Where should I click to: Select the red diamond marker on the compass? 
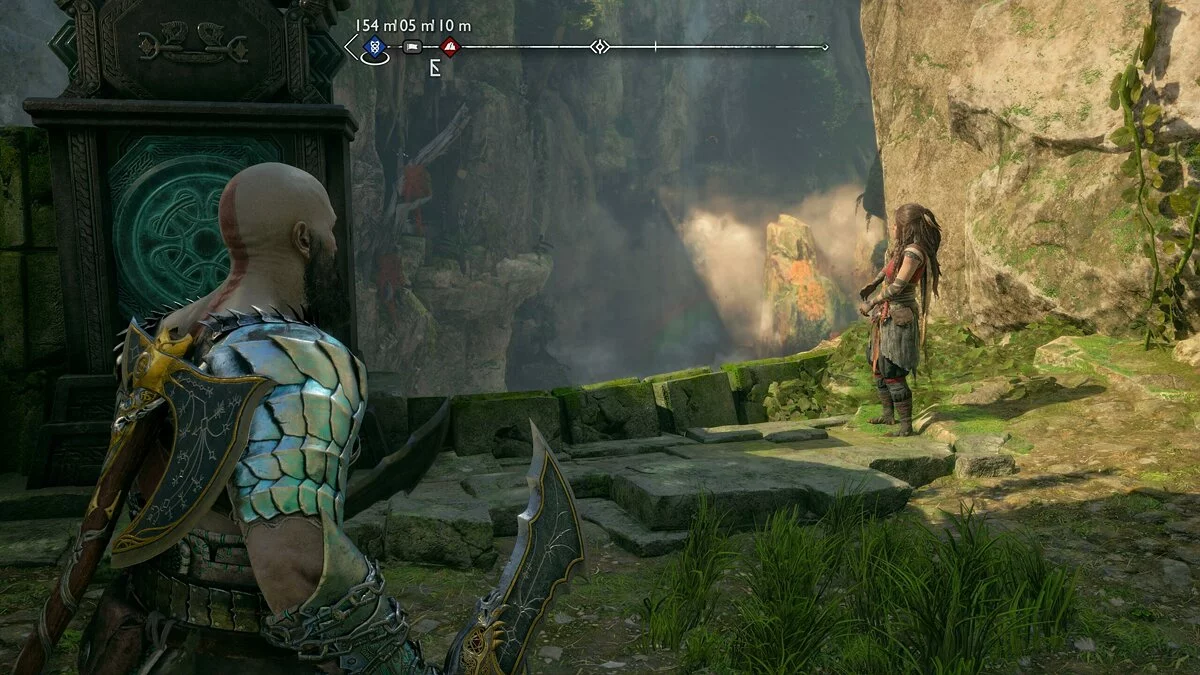450,46
